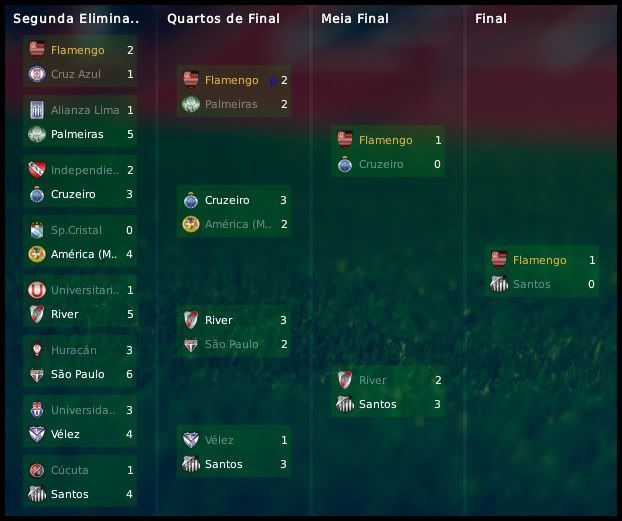The image size is (622, 521).
Task: Select River in the Meia Final
Action: tap(372, 380)
